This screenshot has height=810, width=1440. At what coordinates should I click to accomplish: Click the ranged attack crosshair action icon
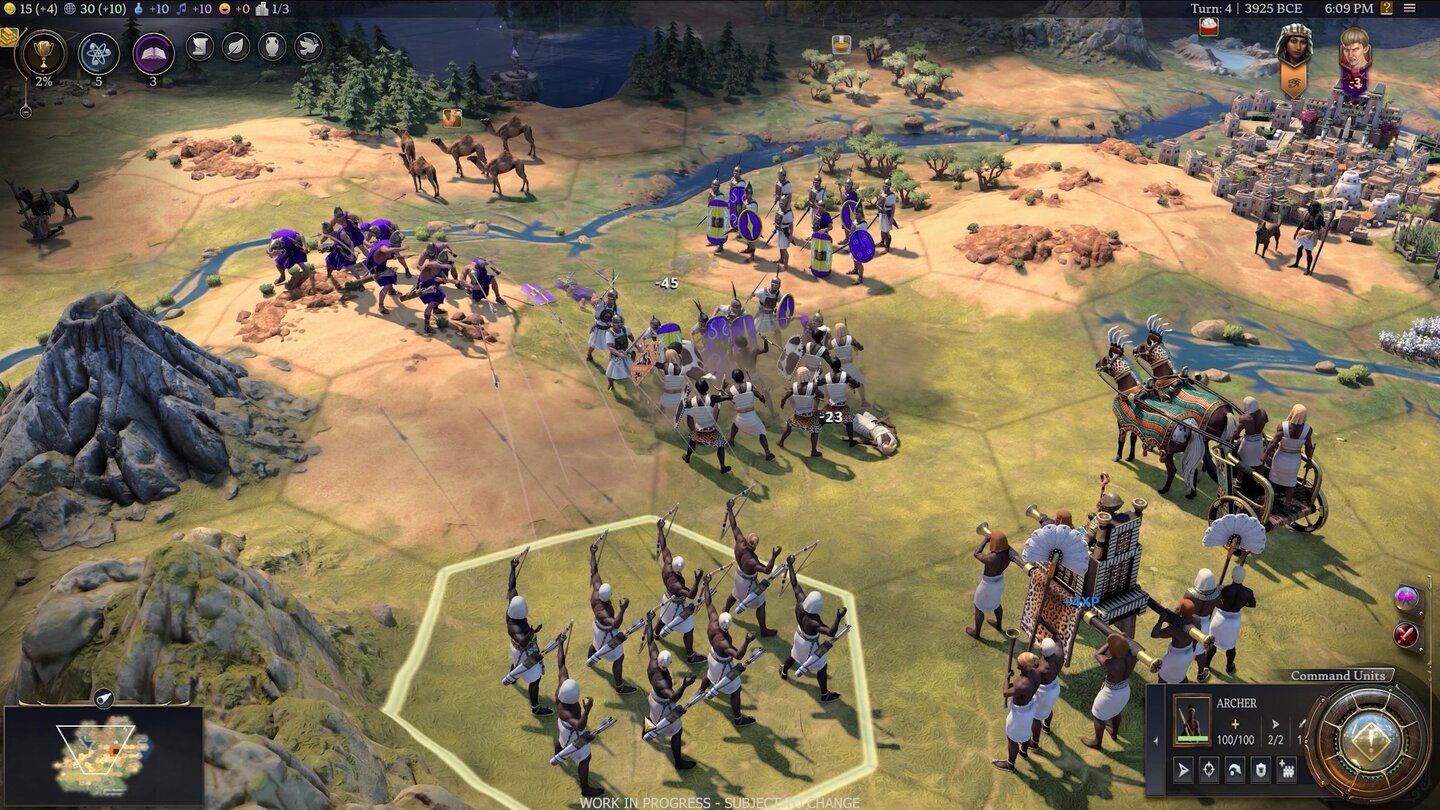tap(1208, 769)
